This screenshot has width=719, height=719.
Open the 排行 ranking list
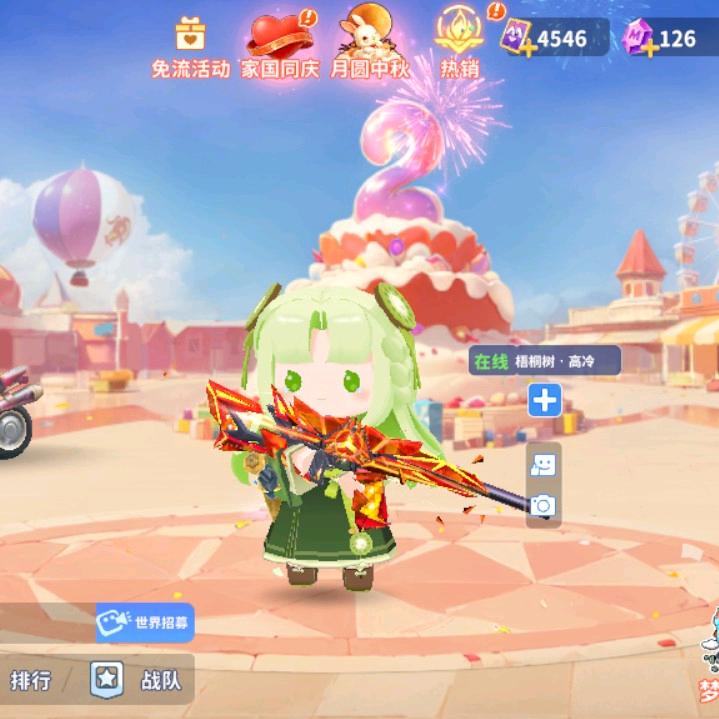[31, 680]
